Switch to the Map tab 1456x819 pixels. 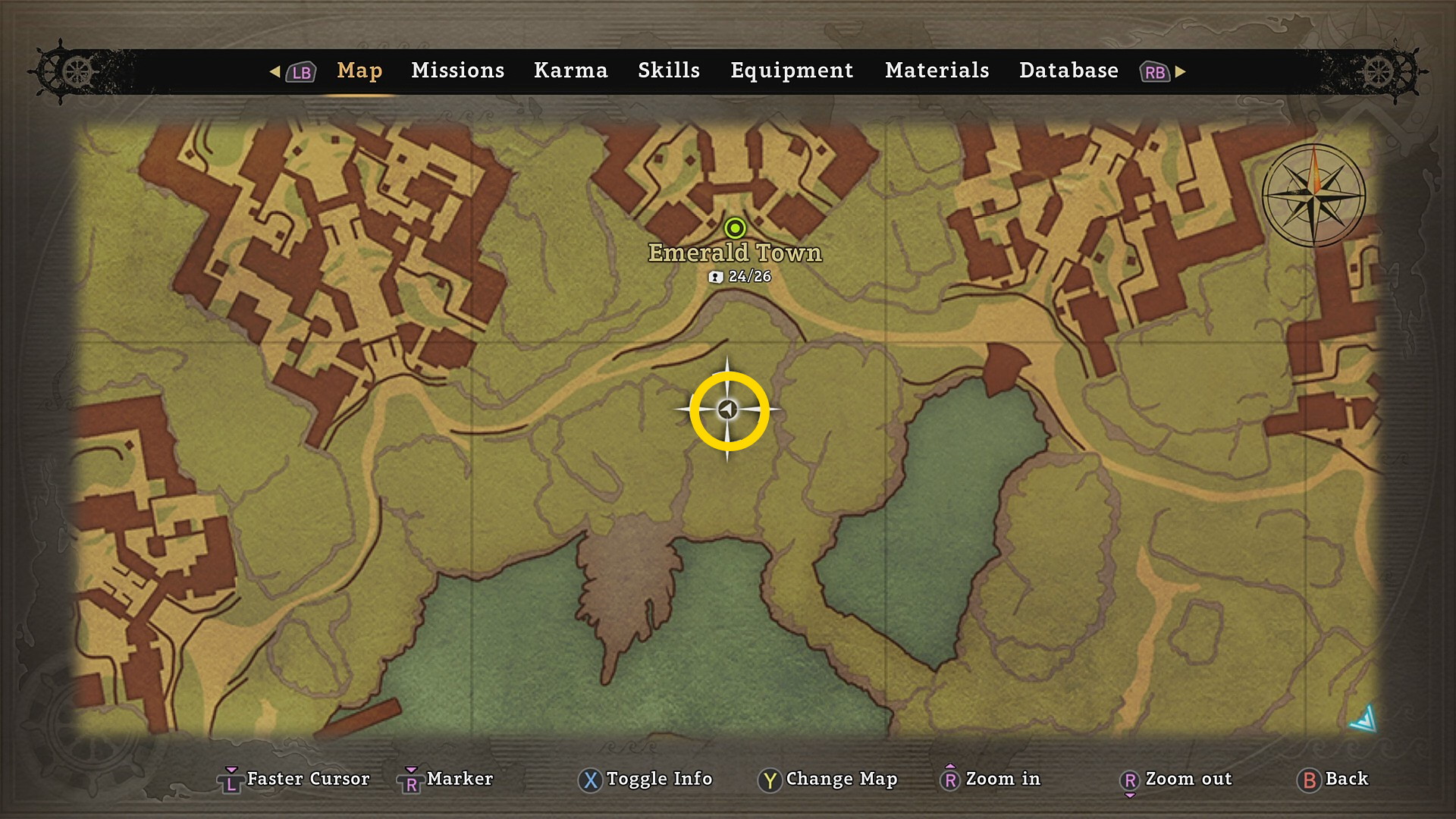[x=359, y=71]
